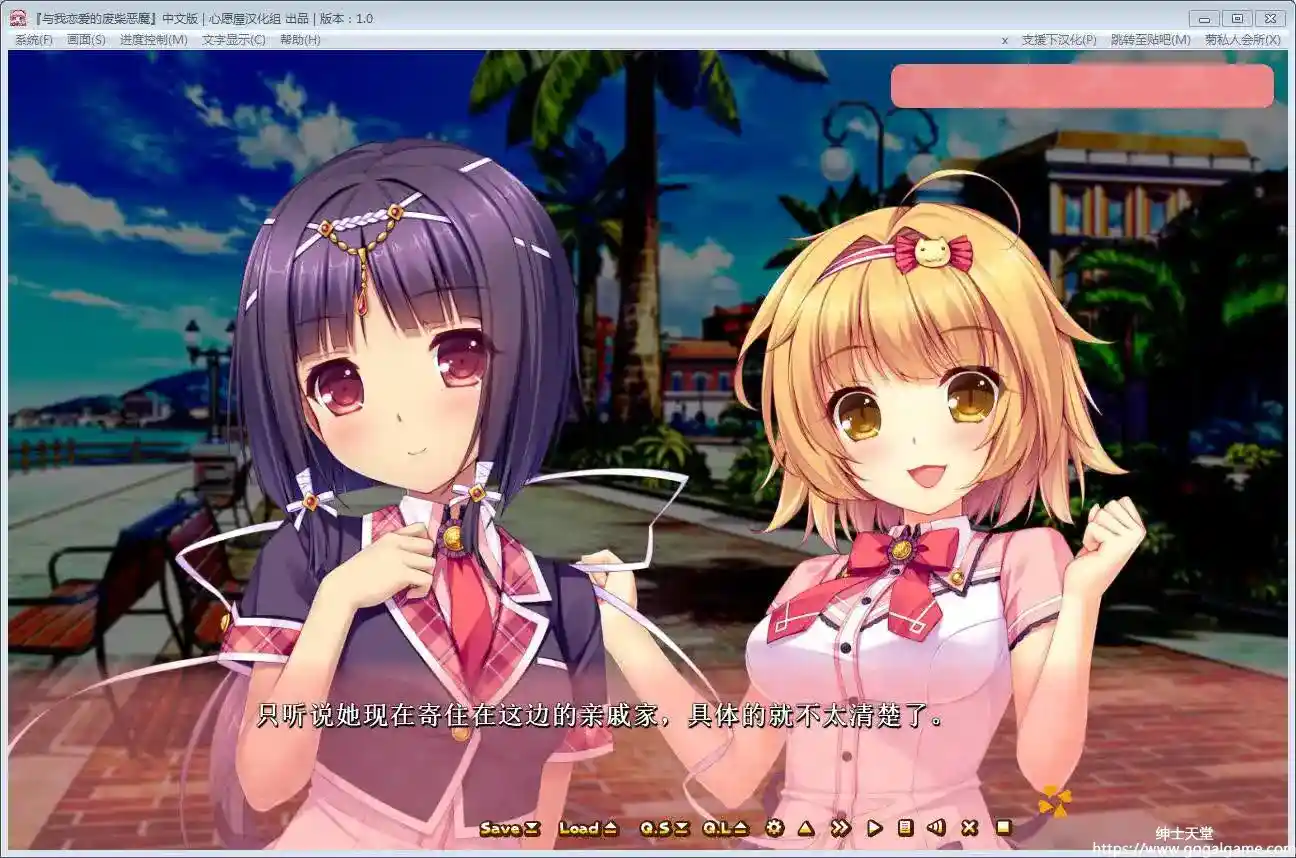Viewport: 1296px width, 858px height.
Task: Click the 支援下汉化(P) menu item
Action: pyautogui.click(x=1059, y=40)
